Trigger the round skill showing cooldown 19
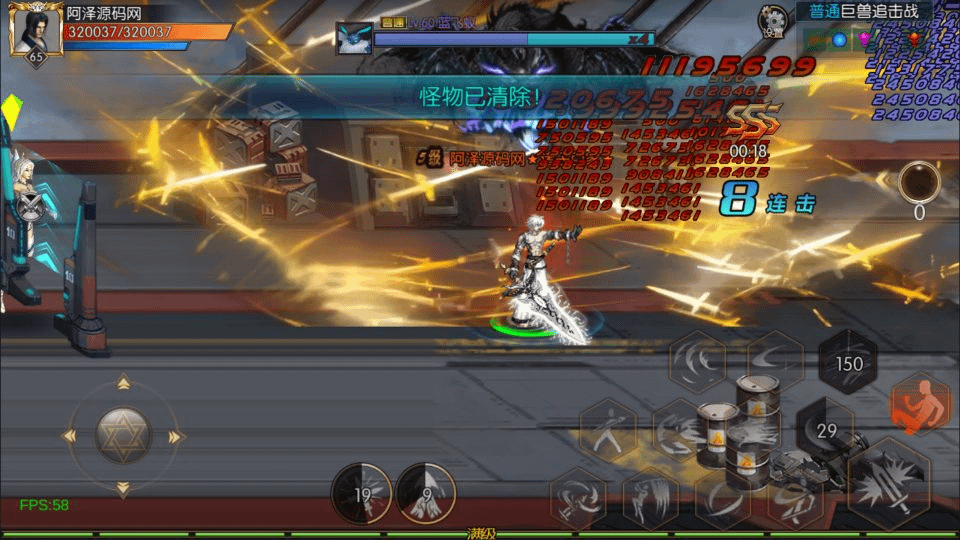This screenshot has width=960, height=540. [x=362, y=493]
